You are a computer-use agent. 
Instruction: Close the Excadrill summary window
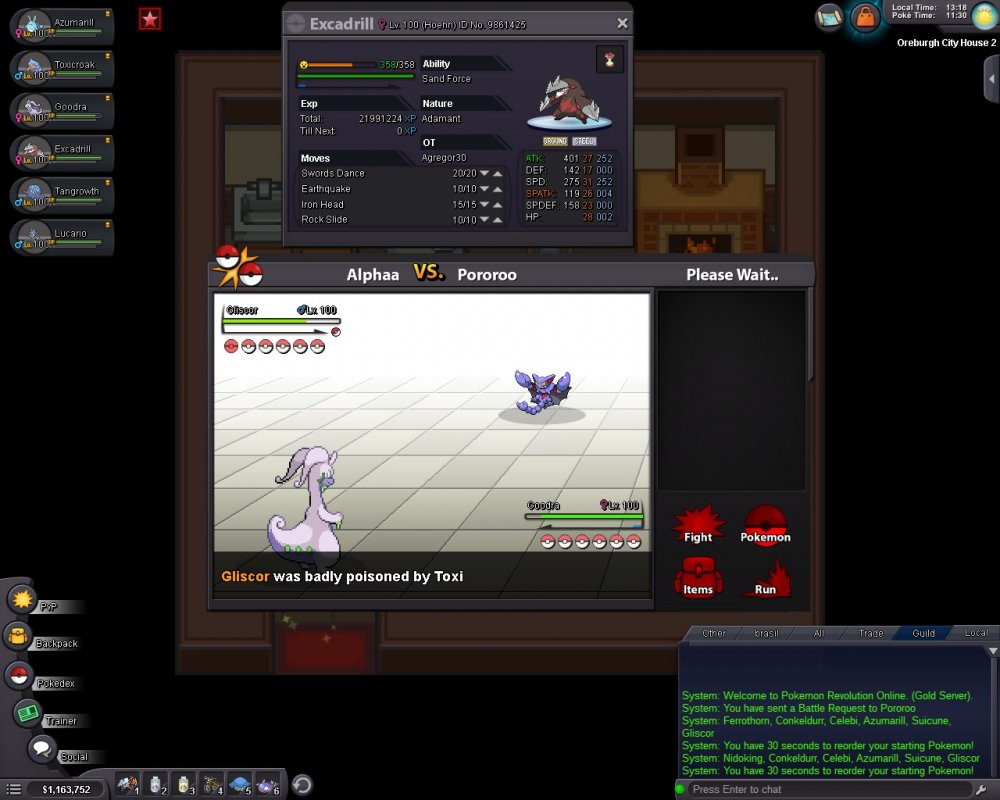[x=622, y=23]
